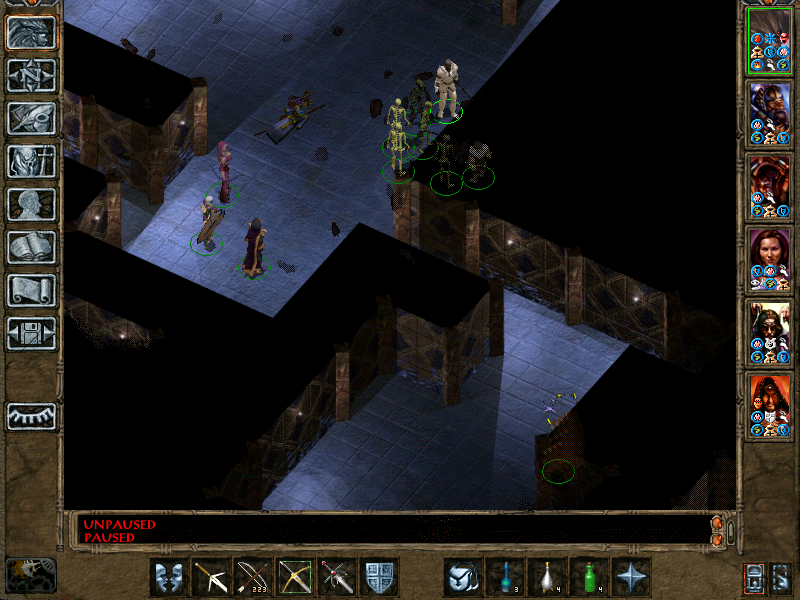Open the save/options floppy disk menu
800x600 pixels.
coord(31,333)
